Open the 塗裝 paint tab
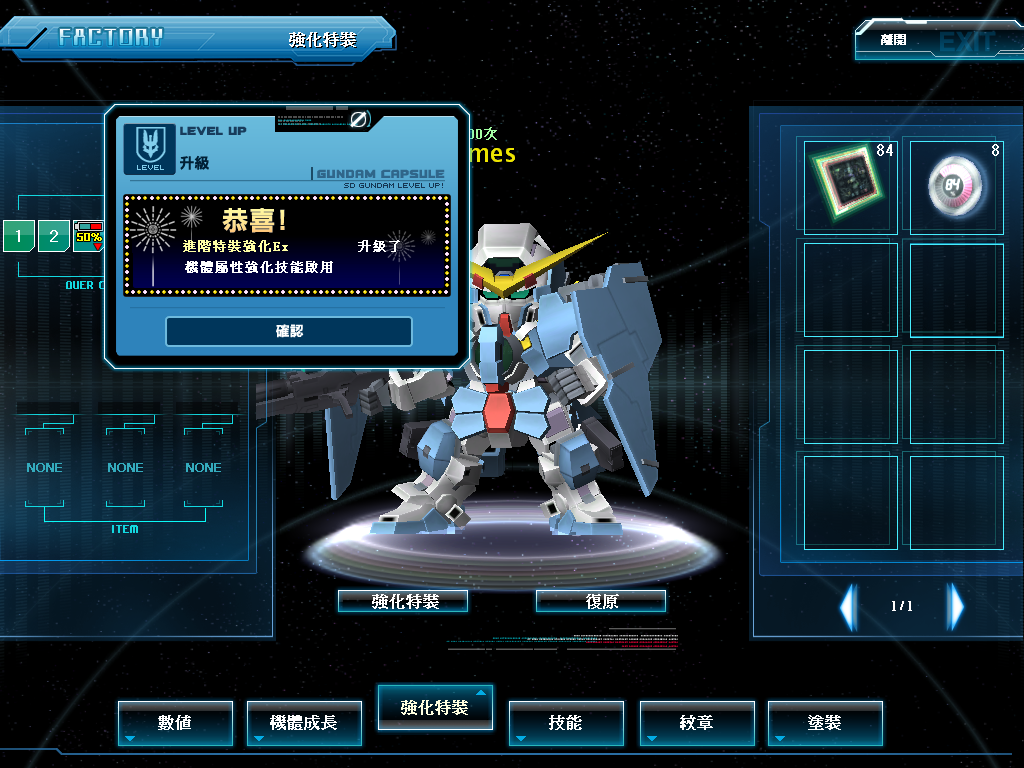 click(x=825, y=722)
